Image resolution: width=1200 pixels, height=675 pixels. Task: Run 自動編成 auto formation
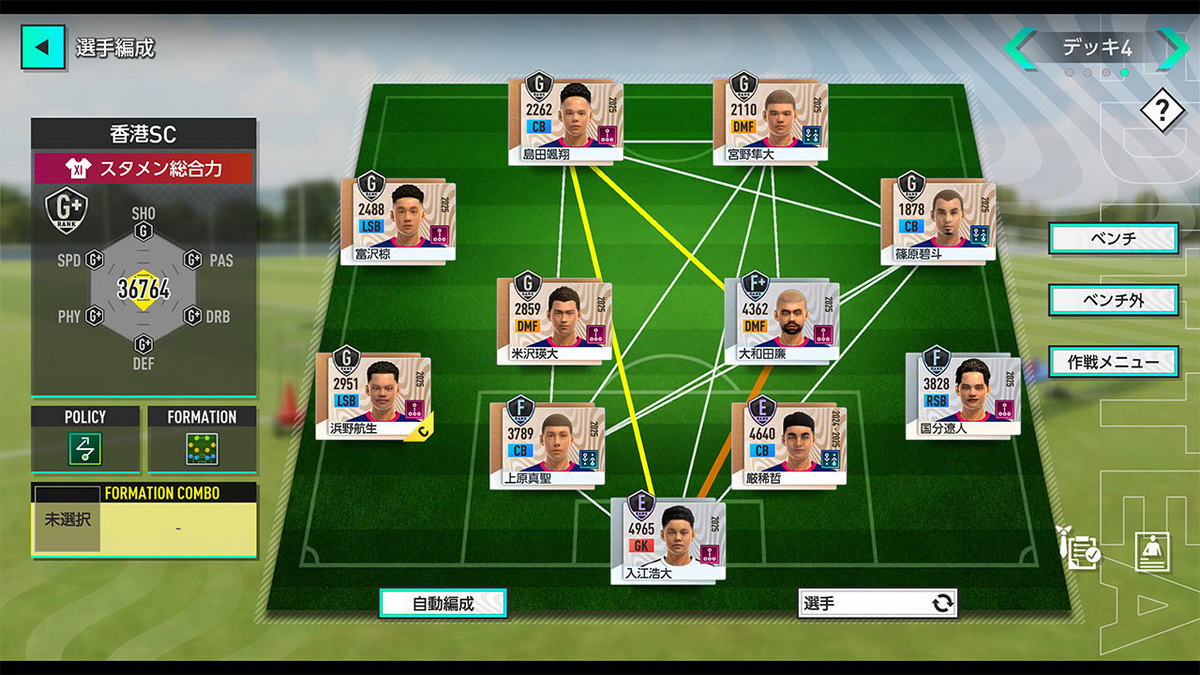[x=442, y=603]
